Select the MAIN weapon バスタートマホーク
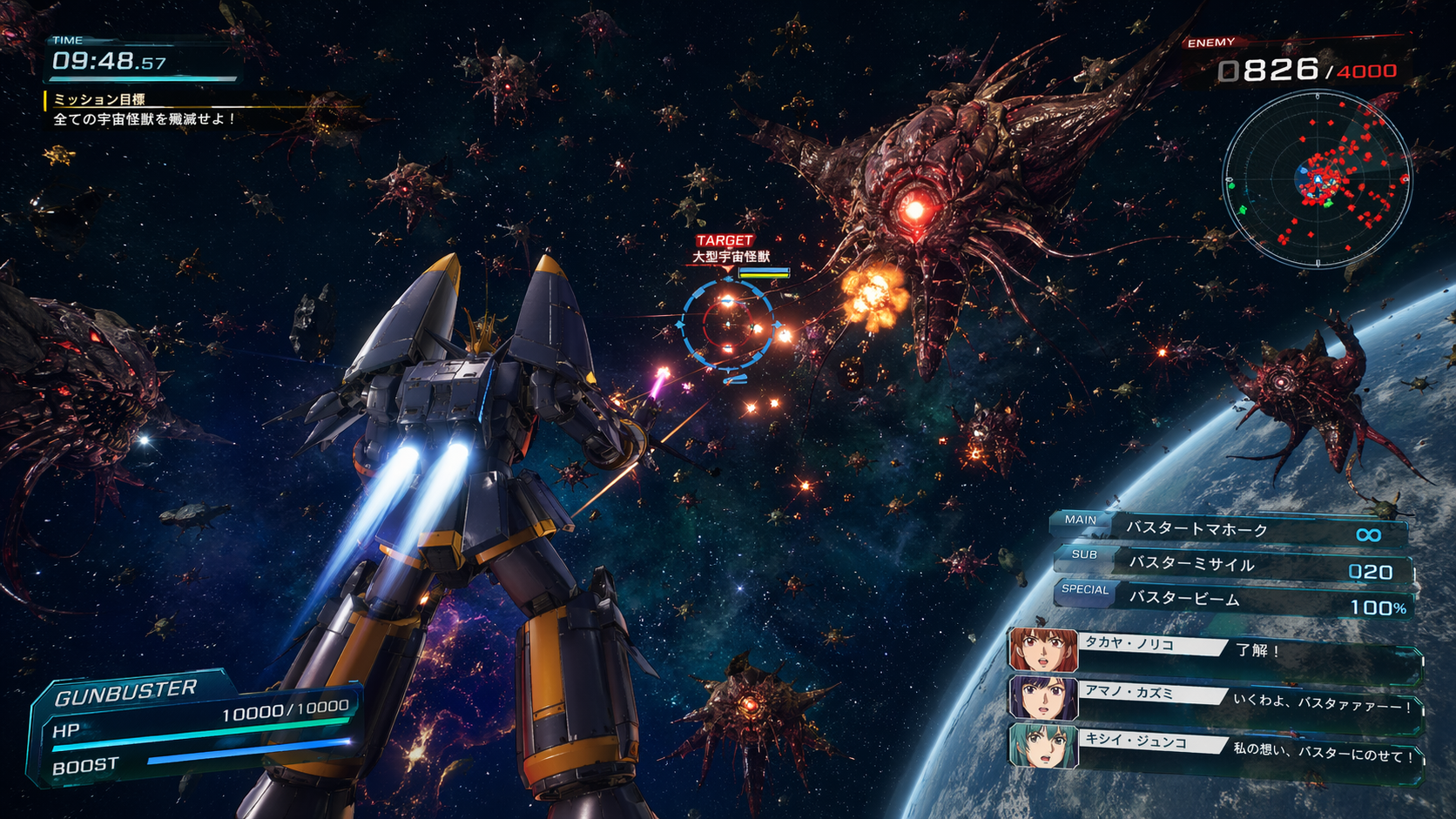This screenshot has height=819, width=1456. pyautogui.click(x=1231, y=529)
